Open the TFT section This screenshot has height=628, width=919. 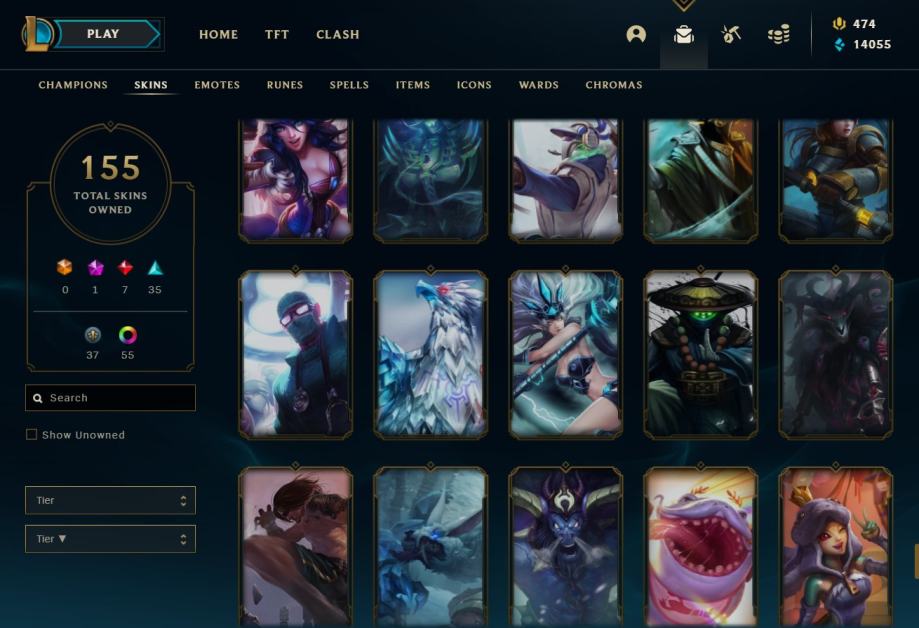[277, 34]
